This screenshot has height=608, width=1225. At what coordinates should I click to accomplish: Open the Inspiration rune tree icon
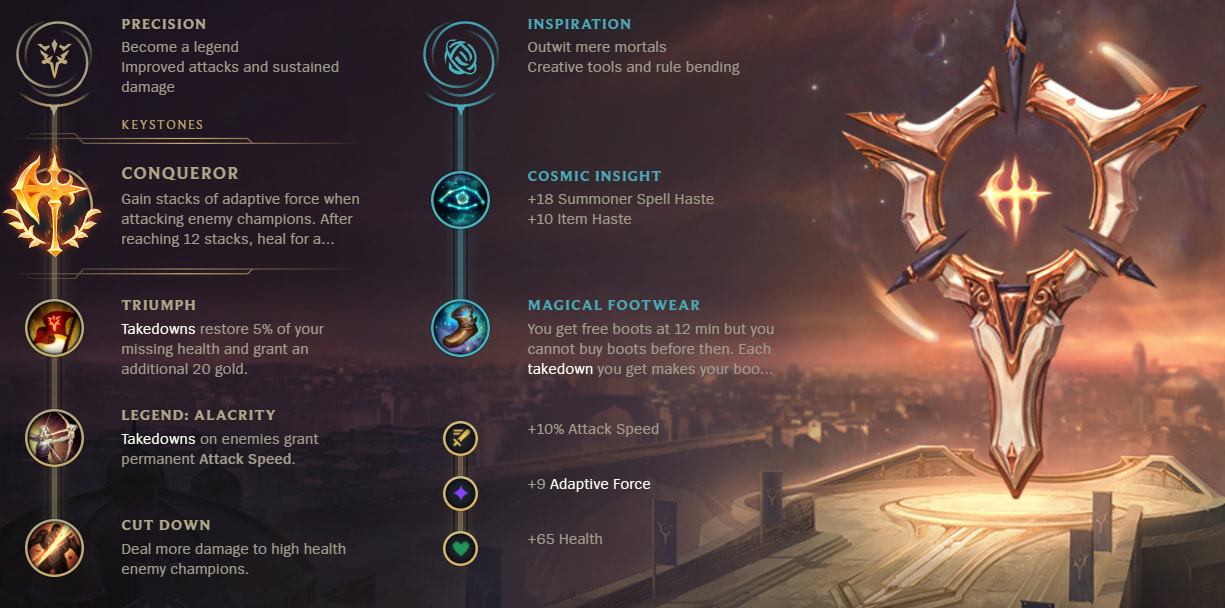(x=461, y=58)
